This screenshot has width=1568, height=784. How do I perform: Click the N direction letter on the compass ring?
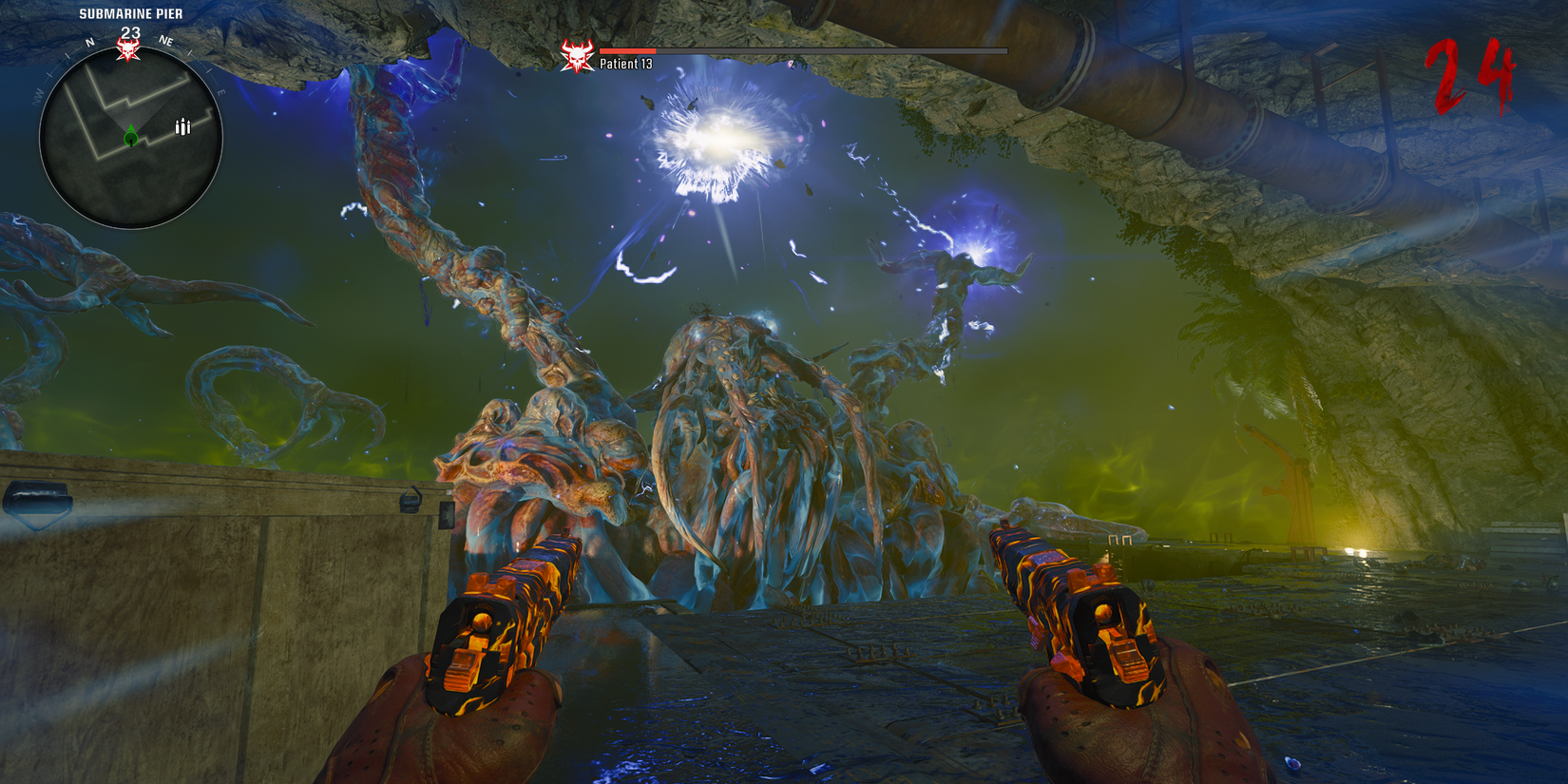[x=90, y=42]
